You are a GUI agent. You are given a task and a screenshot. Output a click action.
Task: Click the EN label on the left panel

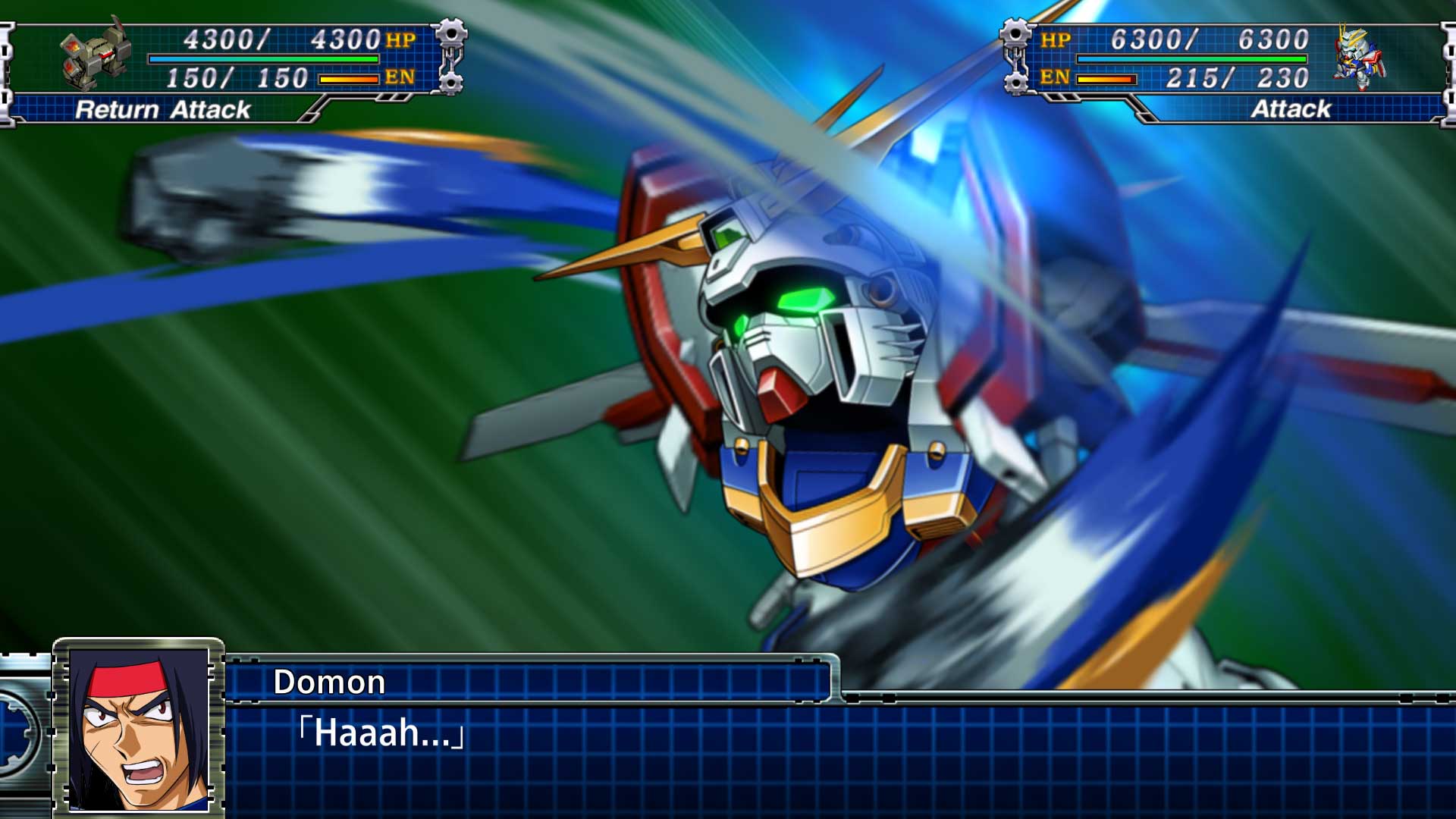click(400, 78)
